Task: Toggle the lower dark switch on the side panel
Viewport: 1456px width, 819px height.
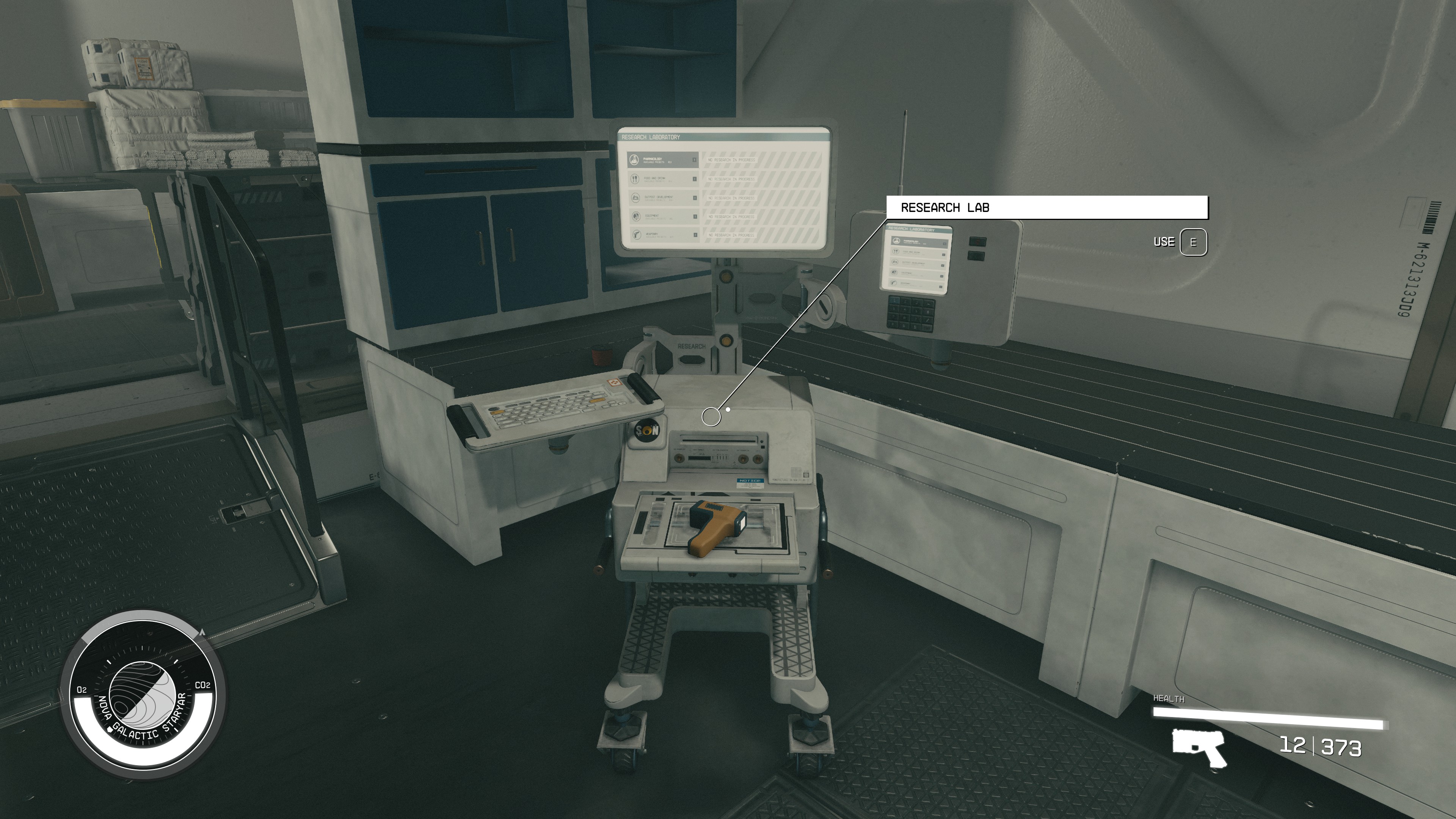Action: (976, 256)
